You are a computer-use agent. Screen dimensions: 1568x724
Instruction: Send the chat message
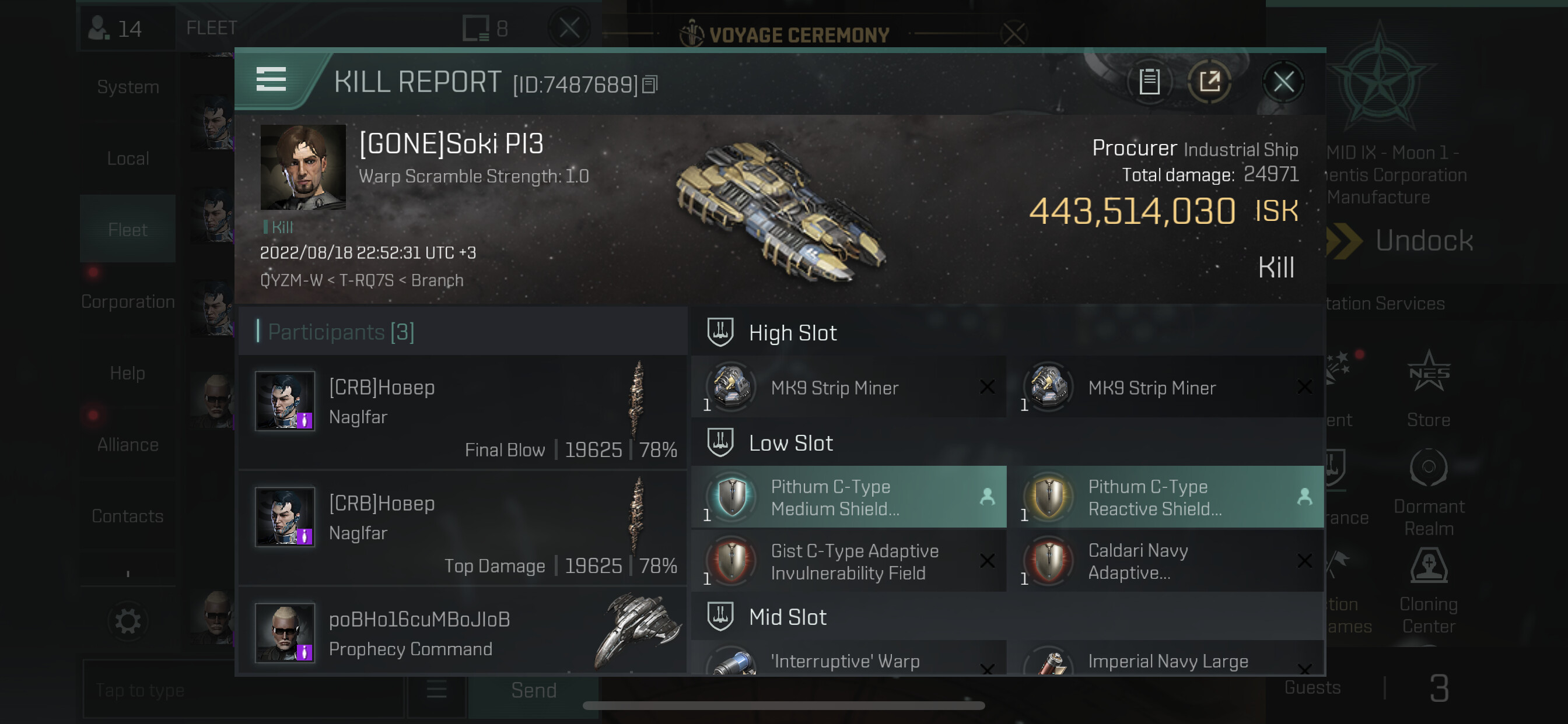[x=533, y=691]
